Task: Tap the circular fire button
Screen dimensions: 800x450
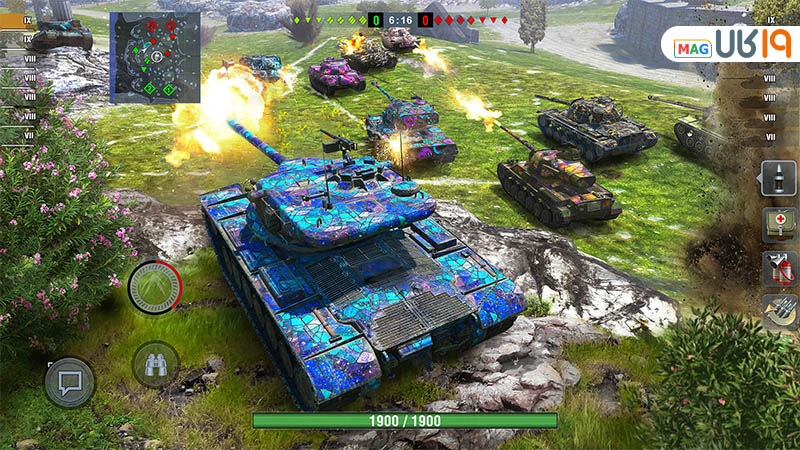Action: (x=154, y=287)
